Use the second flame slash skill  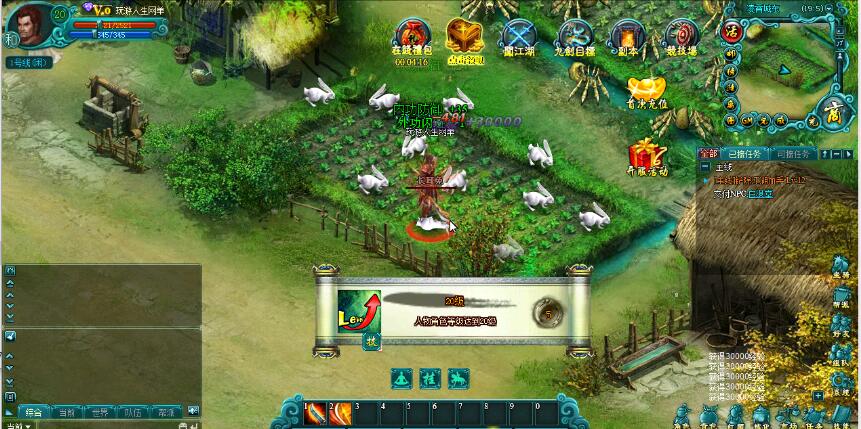(x=341, y=413)
